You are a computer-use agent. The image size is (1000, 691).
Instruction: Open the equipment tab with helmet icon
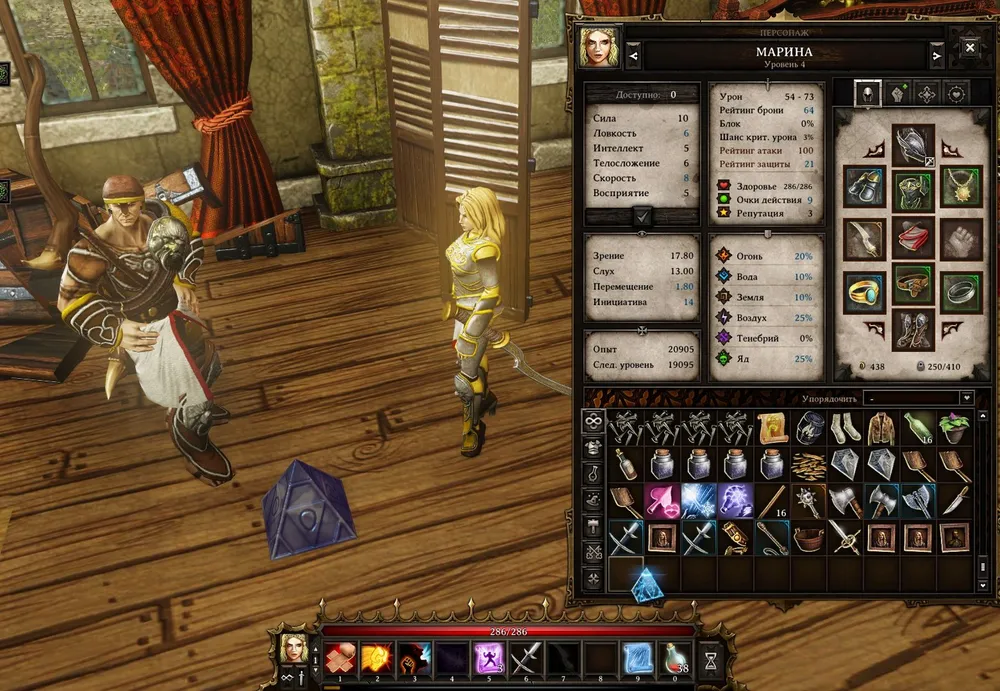point(867,94)
